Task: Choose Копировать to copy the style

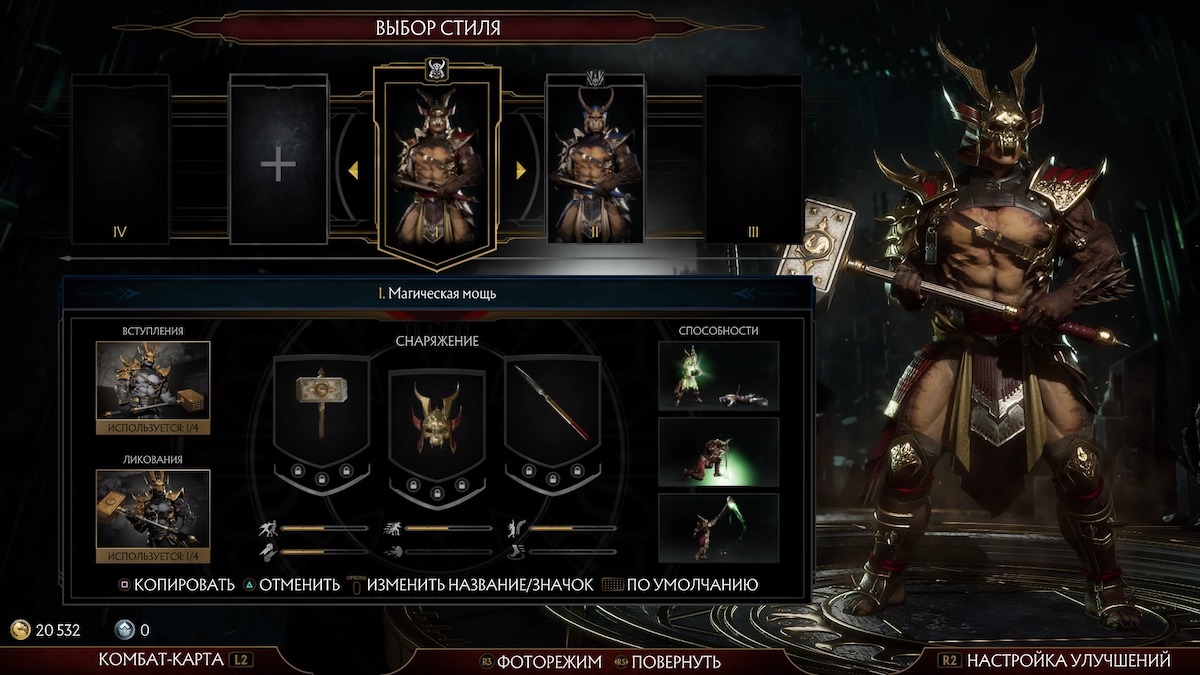Action: coord(176,585)
